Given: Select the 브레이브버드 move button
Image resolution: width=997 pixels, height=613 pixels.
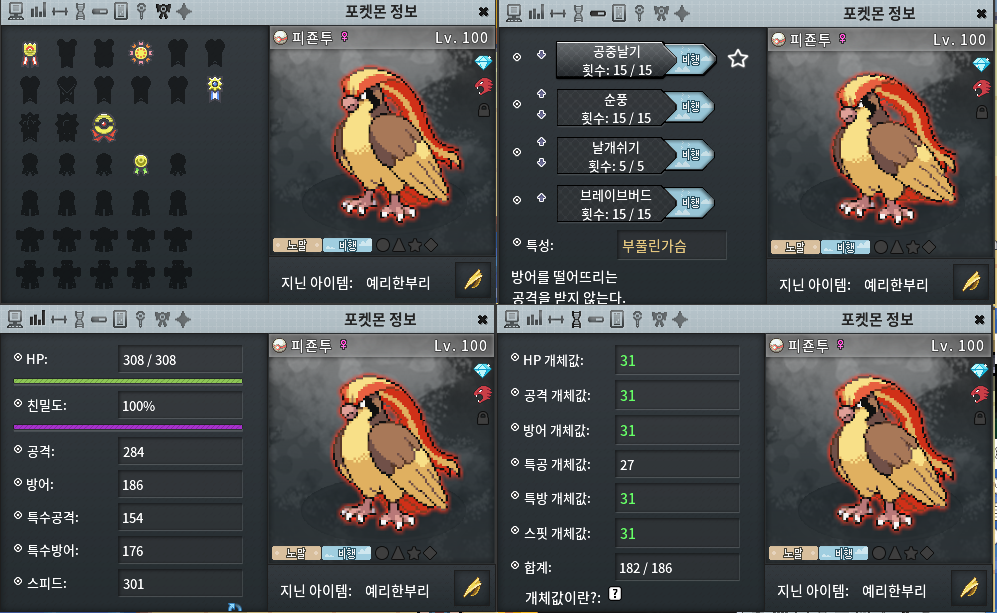Looking at the screenshot, I should (x=610, y=204).
